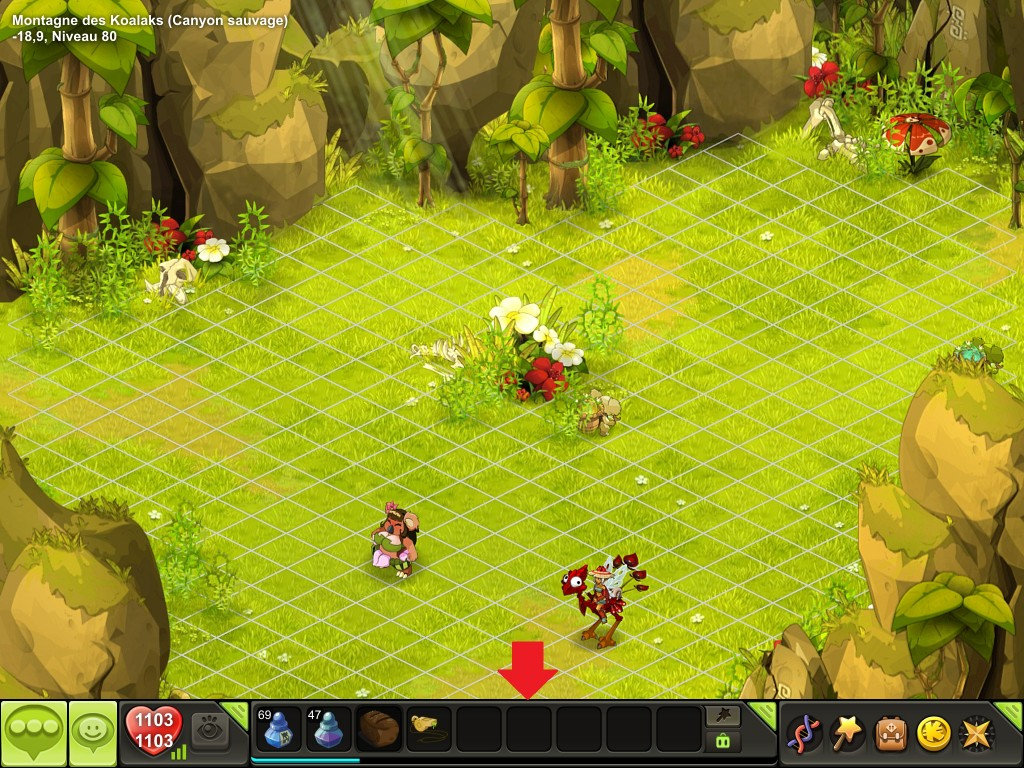Open the DNA helix characteristics menu
This screenshot has width=1024, height=768.
point(804,733)
